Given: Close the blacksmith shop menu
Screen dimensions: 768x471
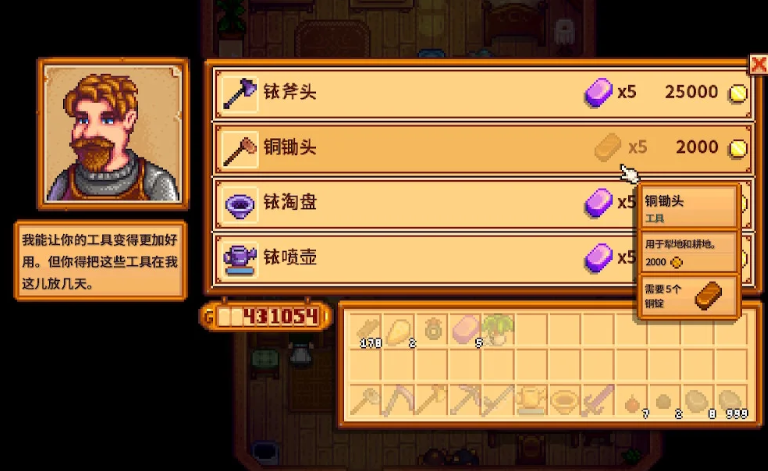Looking at the screenshot, I should [x=757, y=62].
